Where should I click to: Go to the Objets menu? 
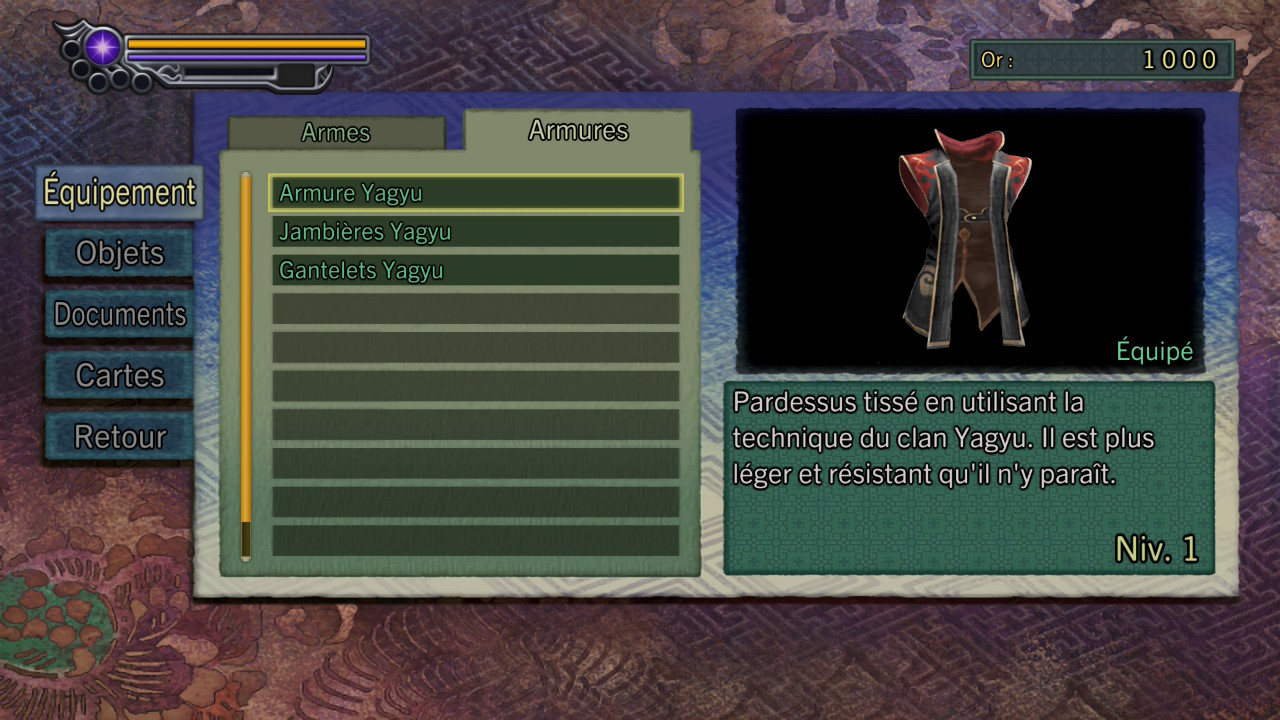point(119,253)
